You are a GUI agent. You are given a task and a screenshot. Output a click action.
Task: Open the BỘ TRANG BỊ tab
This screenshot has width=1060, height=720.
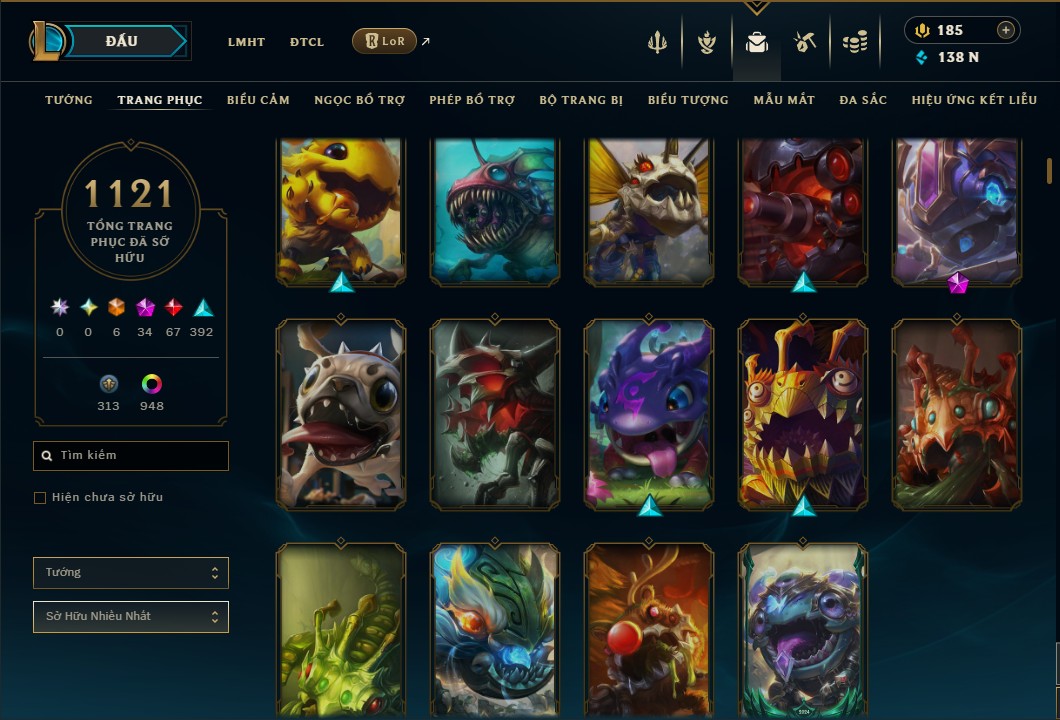coord(581,100)
